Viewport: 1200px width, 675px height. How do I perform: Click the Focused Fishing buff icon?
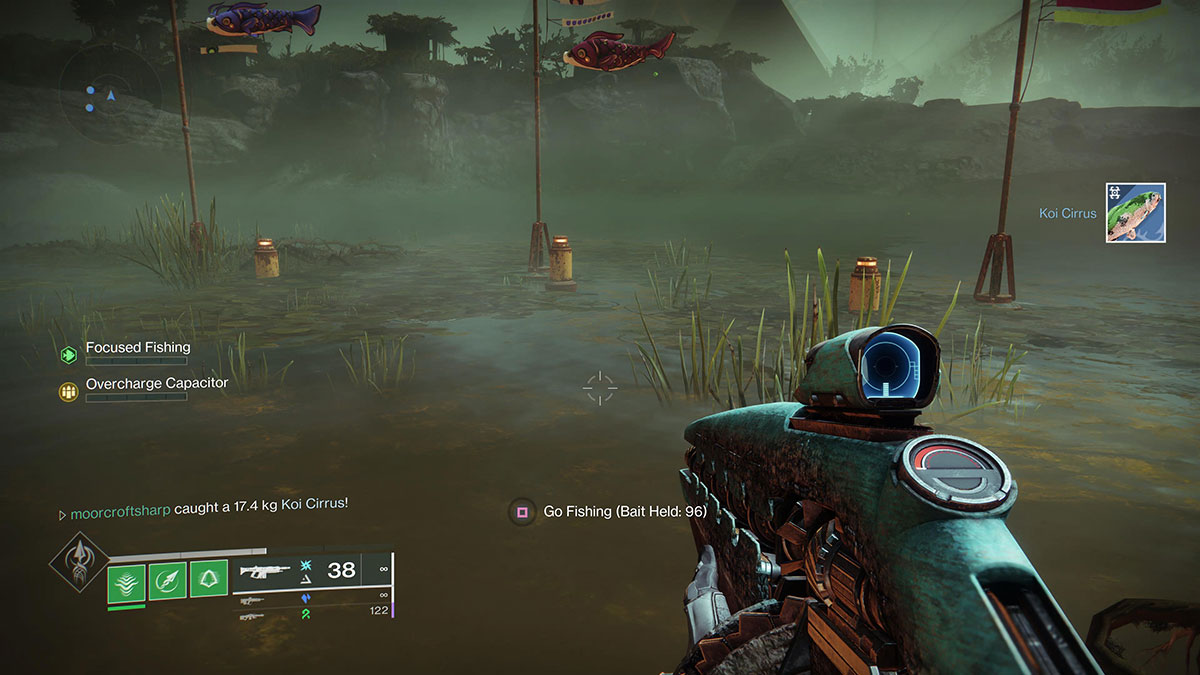point(68,354)
